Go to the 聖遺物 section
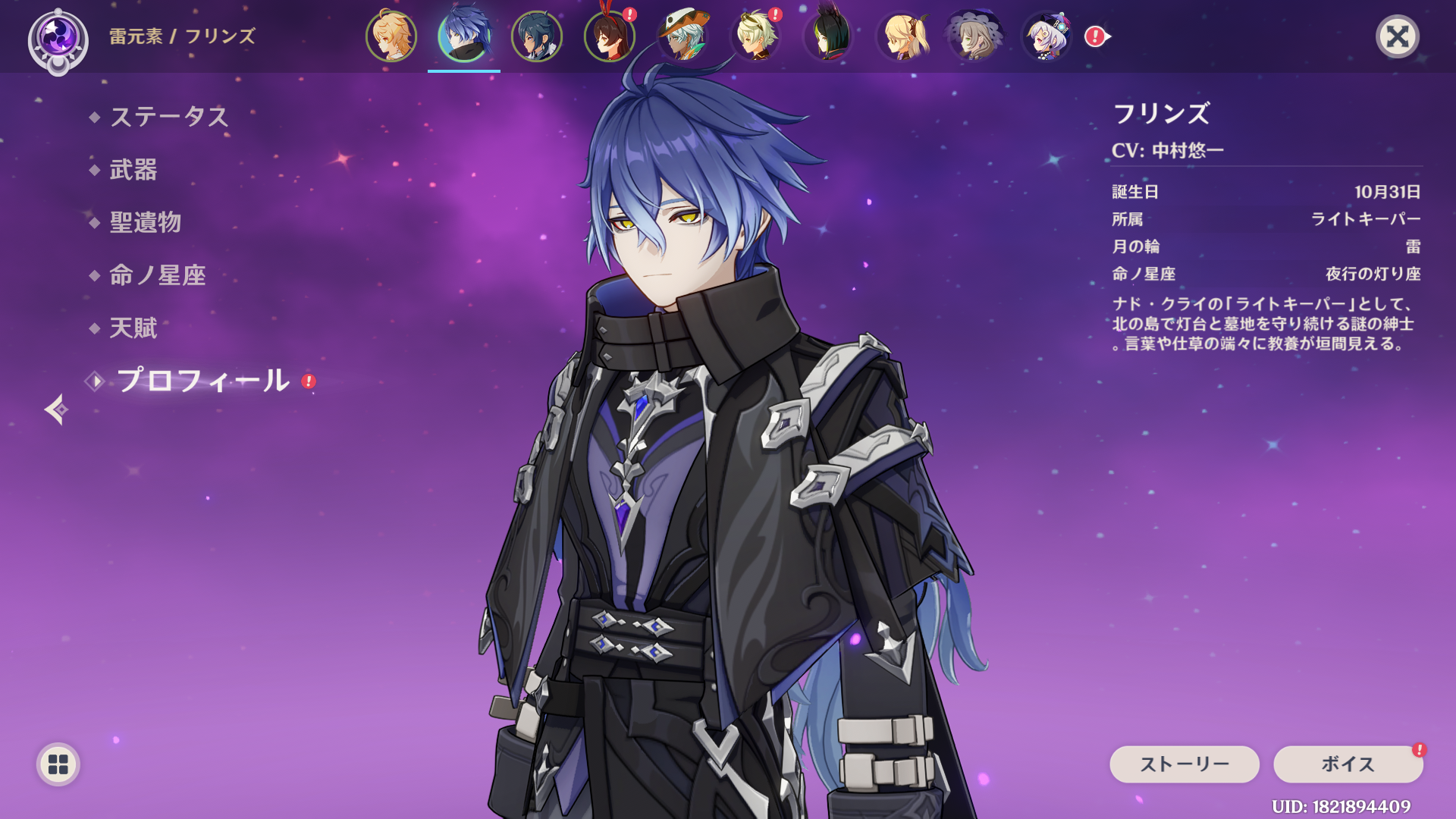 pos(145,222)
